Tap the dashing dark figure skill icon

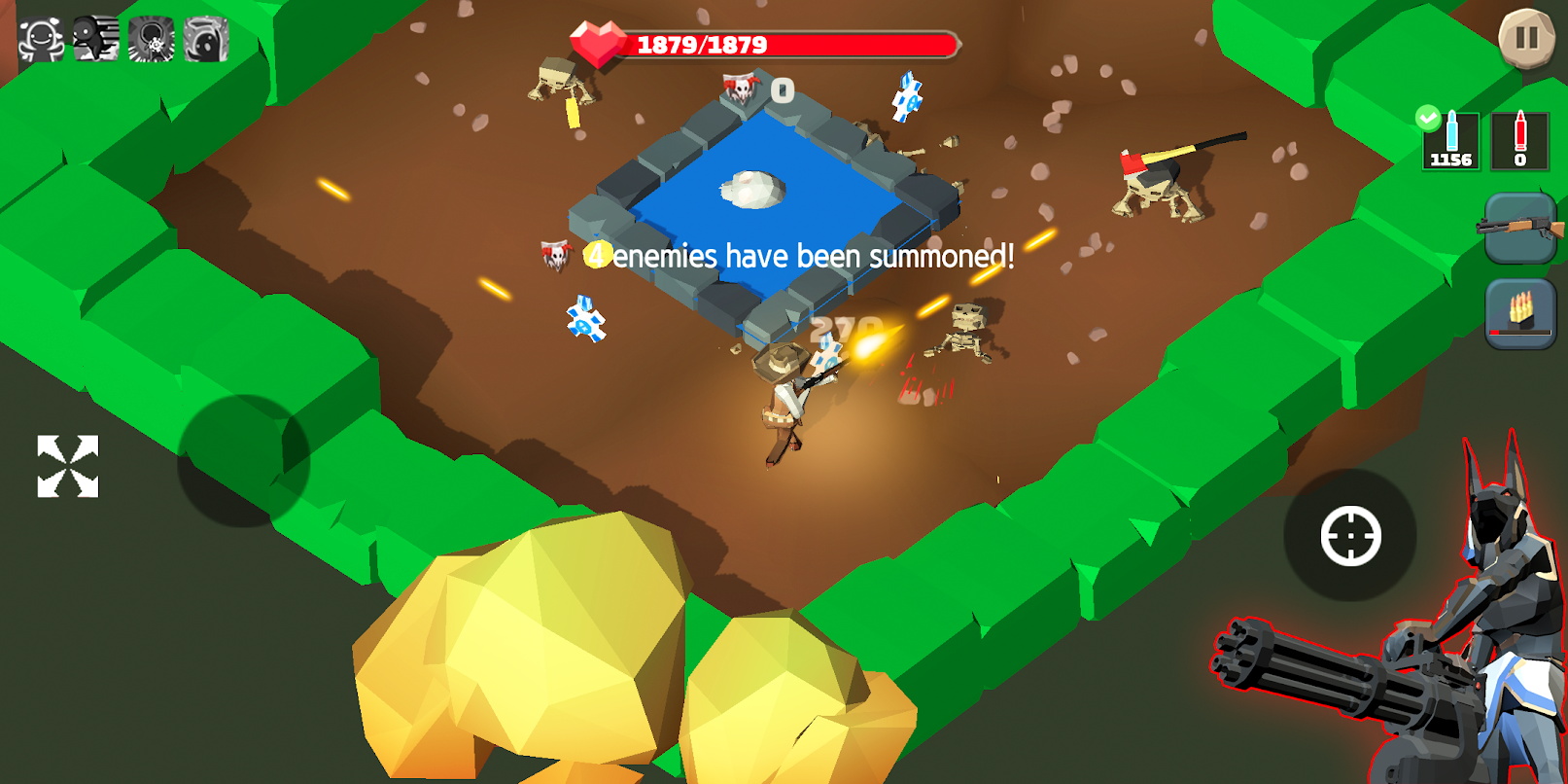tap(96, 40)
